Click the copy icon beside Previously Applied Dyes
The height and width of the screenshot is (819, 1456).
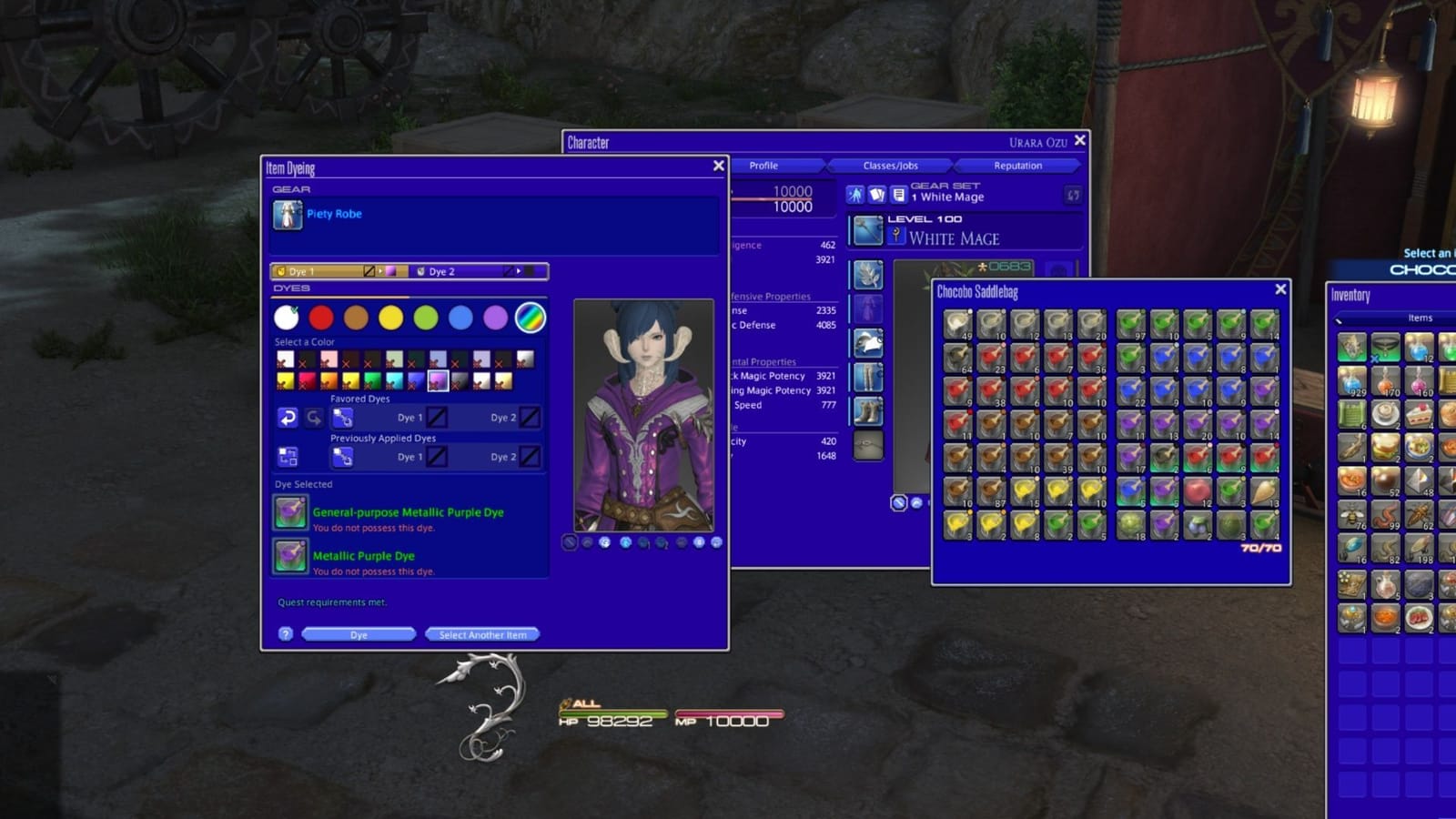(342, 455)
